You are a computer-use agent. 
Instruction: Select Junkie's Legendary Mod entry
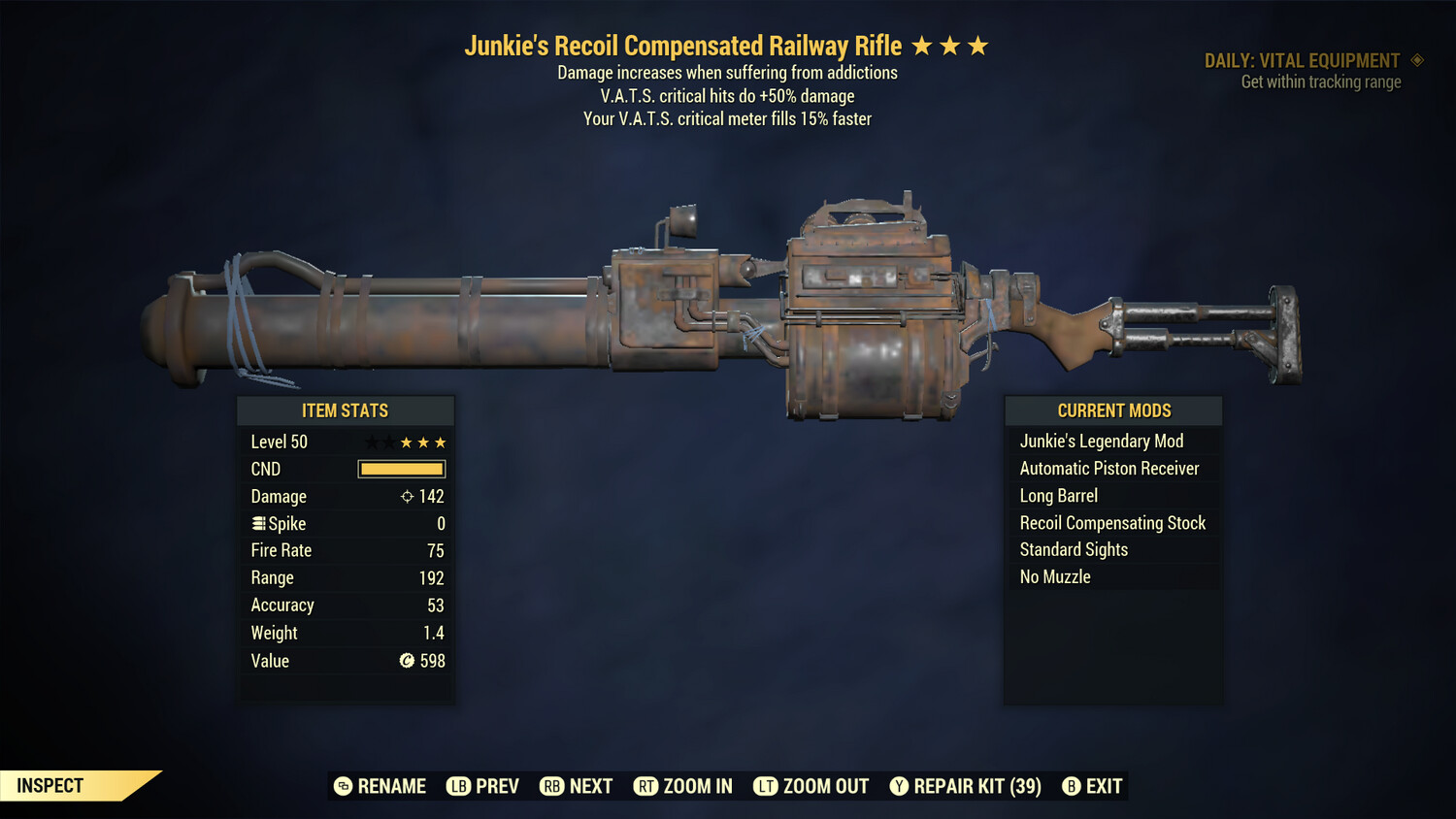click(x=1102, y=441)
